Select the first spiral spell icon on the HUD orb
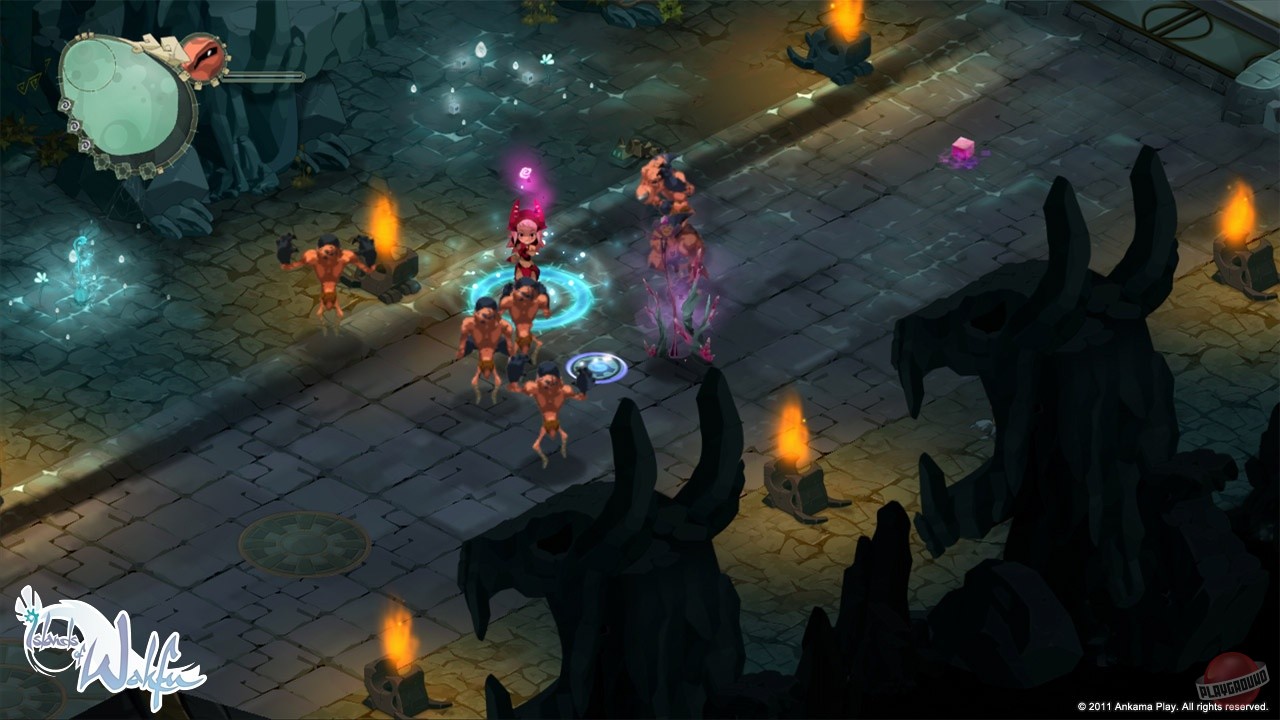 pos(65,105)
